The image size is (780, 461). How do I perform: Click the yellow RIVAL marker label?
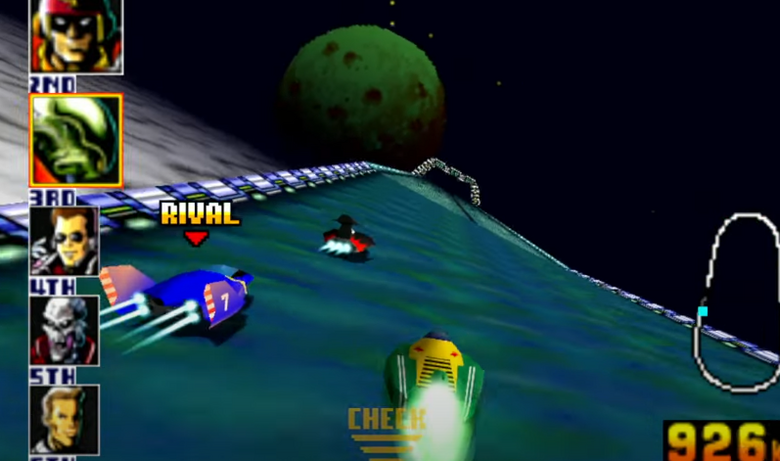pyautogui.click(x=199, y=214)
